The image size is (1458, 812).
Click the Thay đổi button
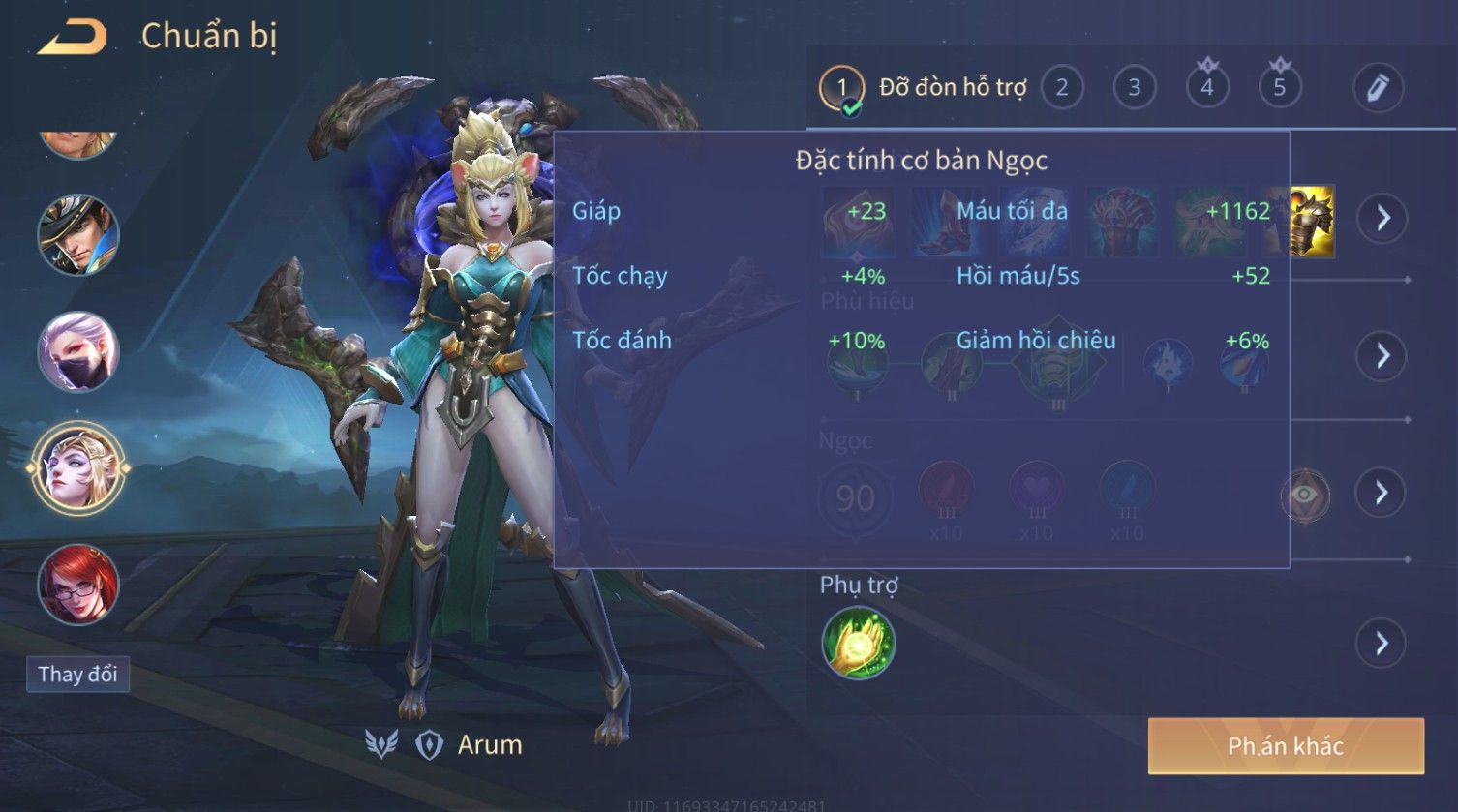[x=77, y=675]
